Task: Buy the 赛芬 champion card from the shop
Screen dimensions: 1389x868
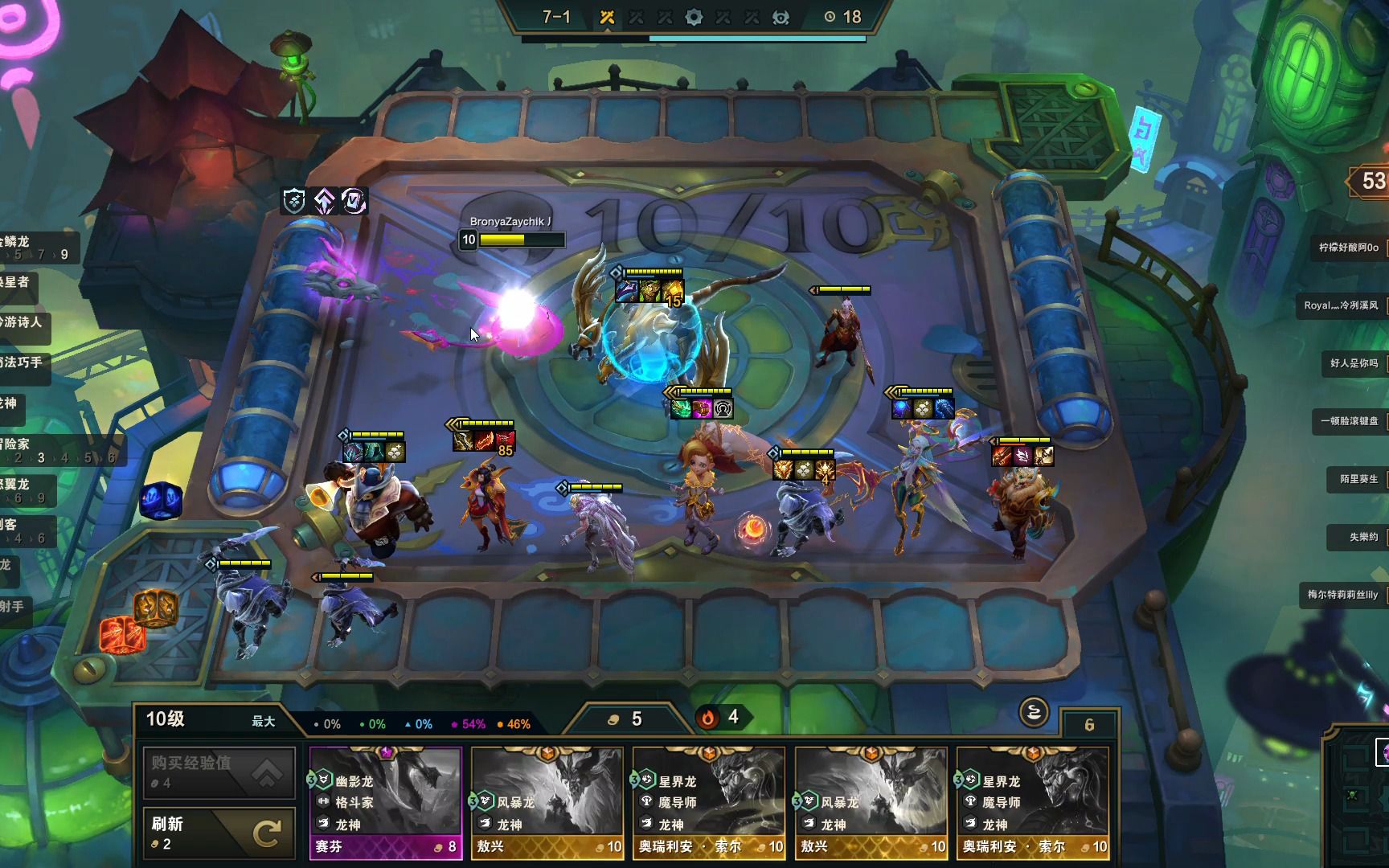Action: [386, 802]
